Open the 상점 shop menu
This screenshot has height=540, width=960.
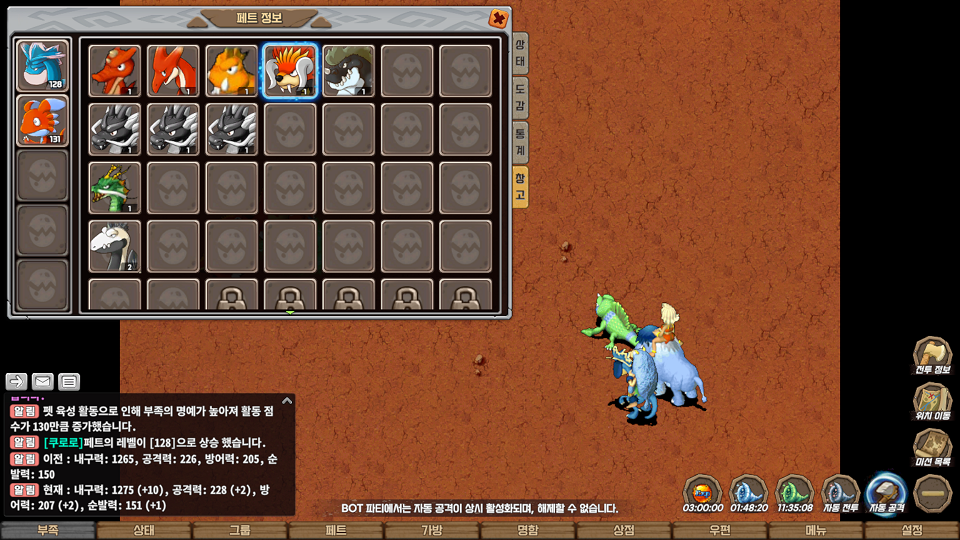624,530
